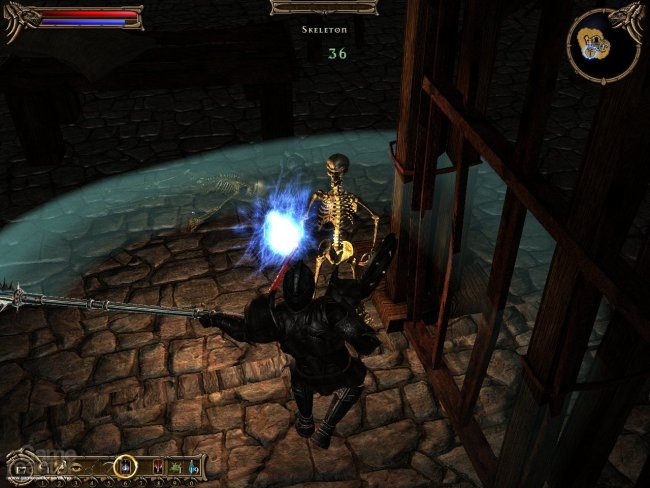Select the gold-ringed active skill slot
Image resolution: width=650 pixels, height=488 pixels.
coord(125,465)
